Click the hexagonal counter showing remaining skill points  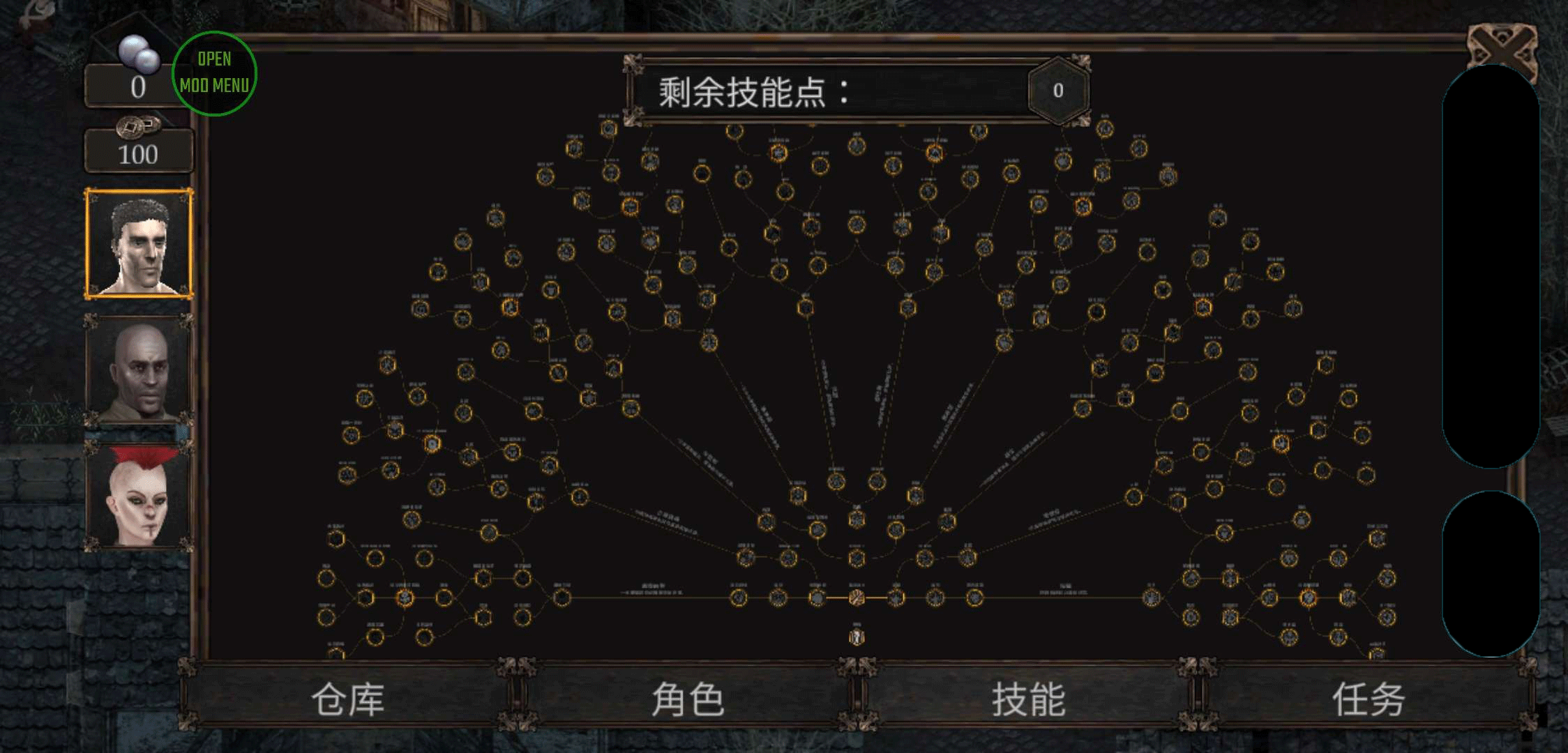[x=1059, y=91]
